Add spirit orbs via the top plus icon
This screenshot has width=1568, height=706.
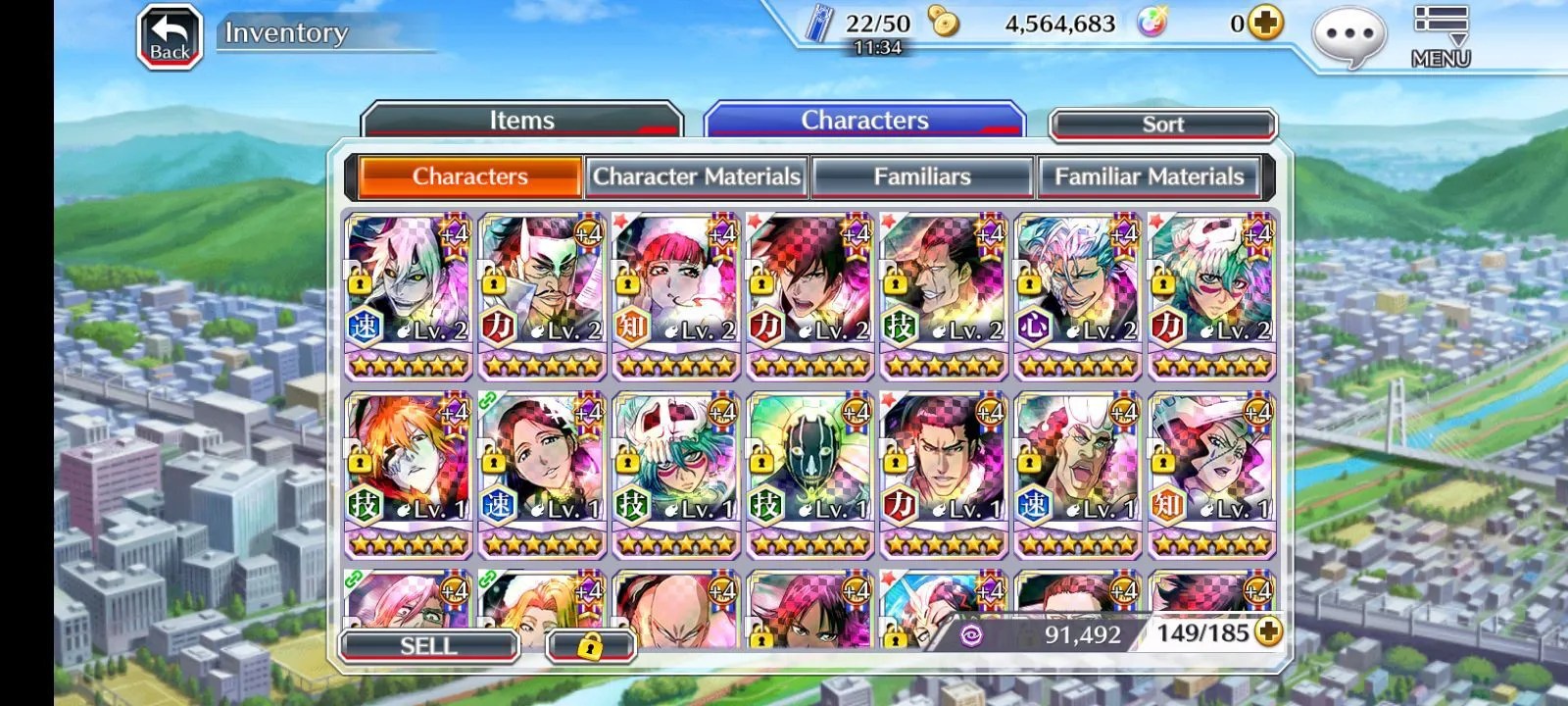click(1266, 24)
